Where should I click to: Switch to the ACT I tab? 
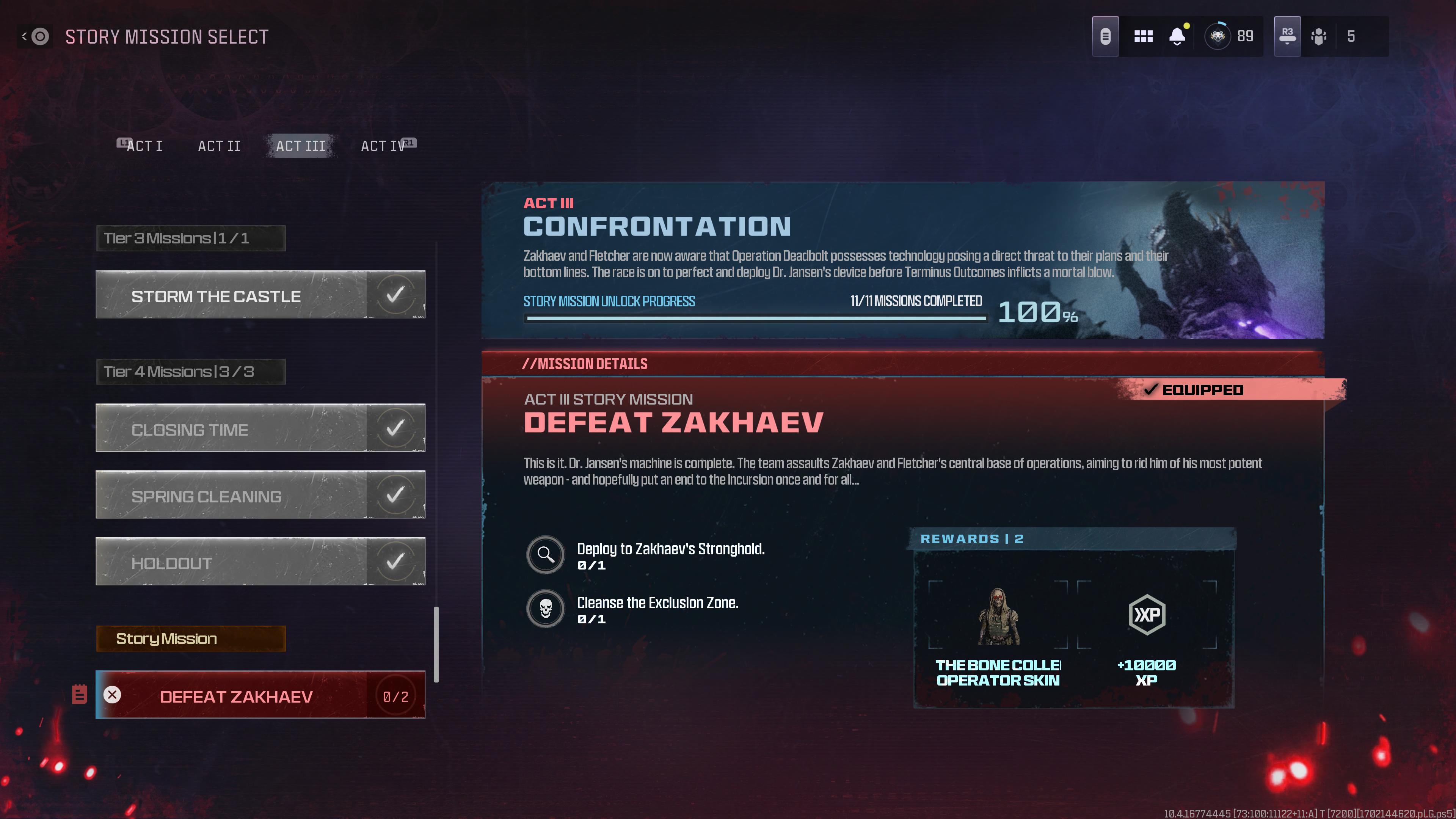coord(144,146)
